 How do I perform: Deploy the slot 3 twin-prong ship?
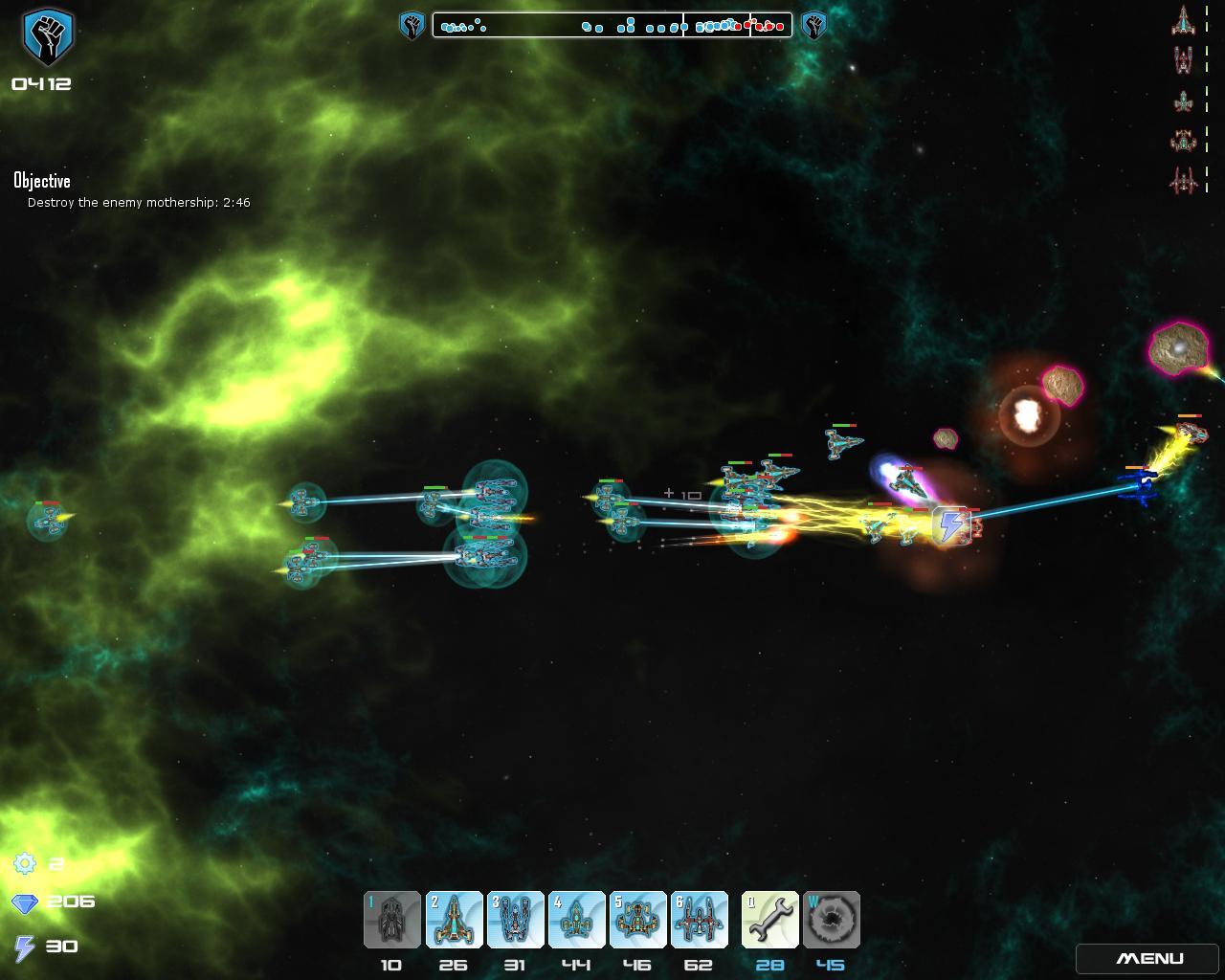coord(515,920)
